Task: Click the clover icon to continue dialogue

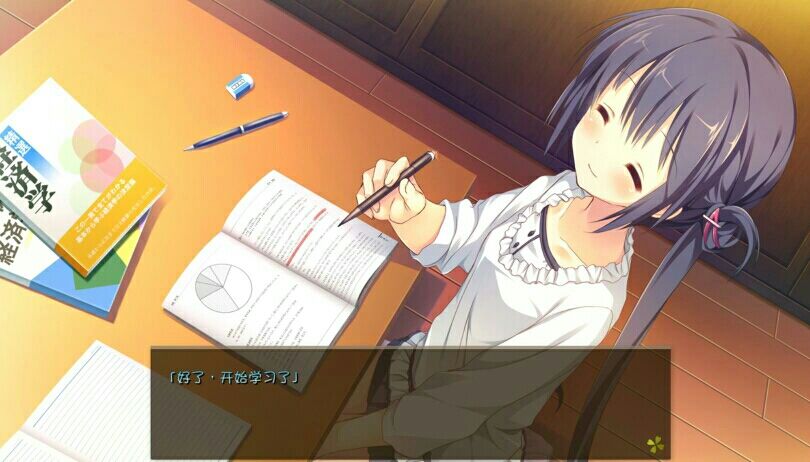Action: 652,441
